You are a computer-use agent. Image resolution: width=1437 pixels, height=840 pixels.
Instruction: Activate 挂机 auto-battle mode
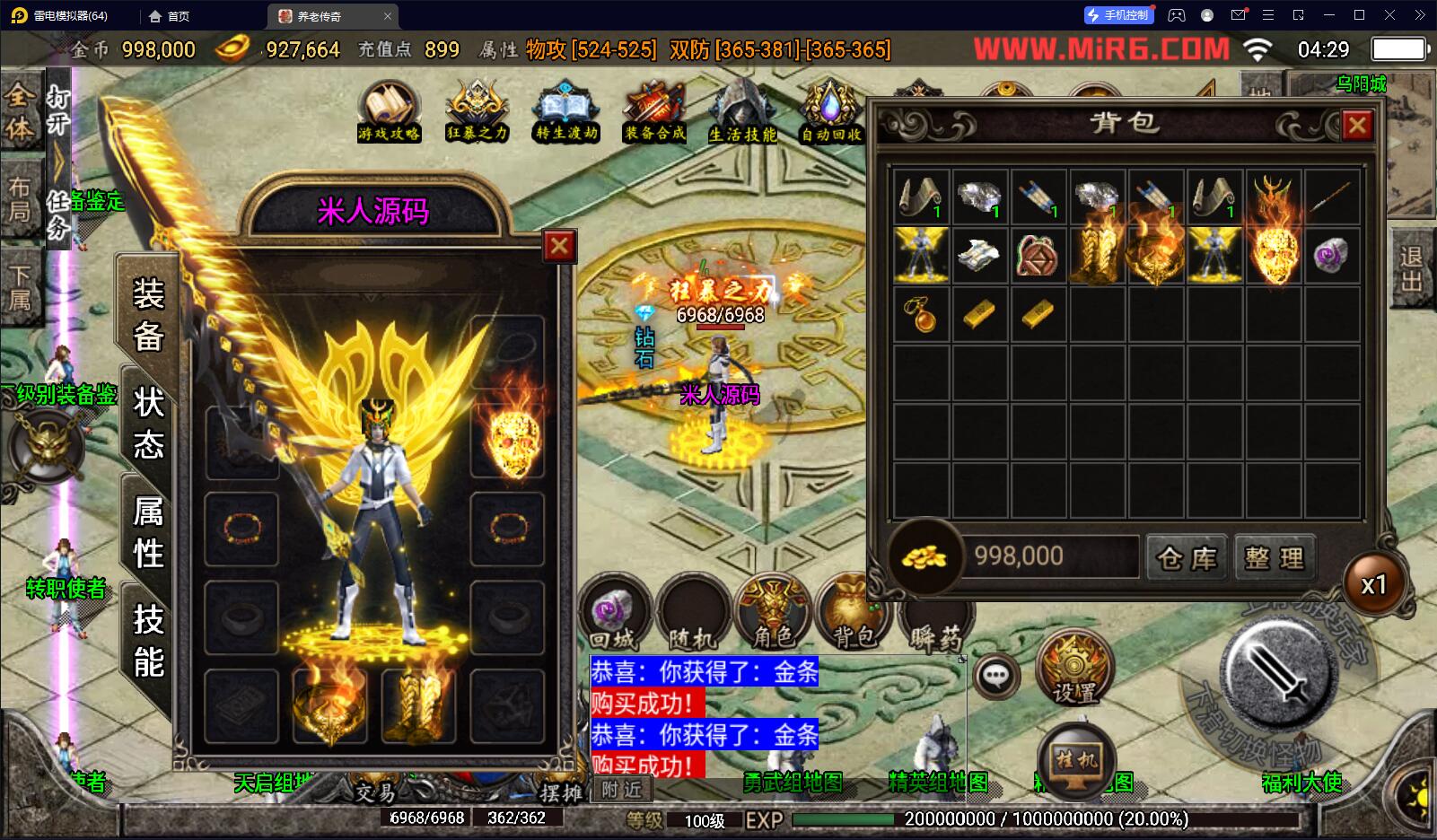click(x=1075, y=763)
